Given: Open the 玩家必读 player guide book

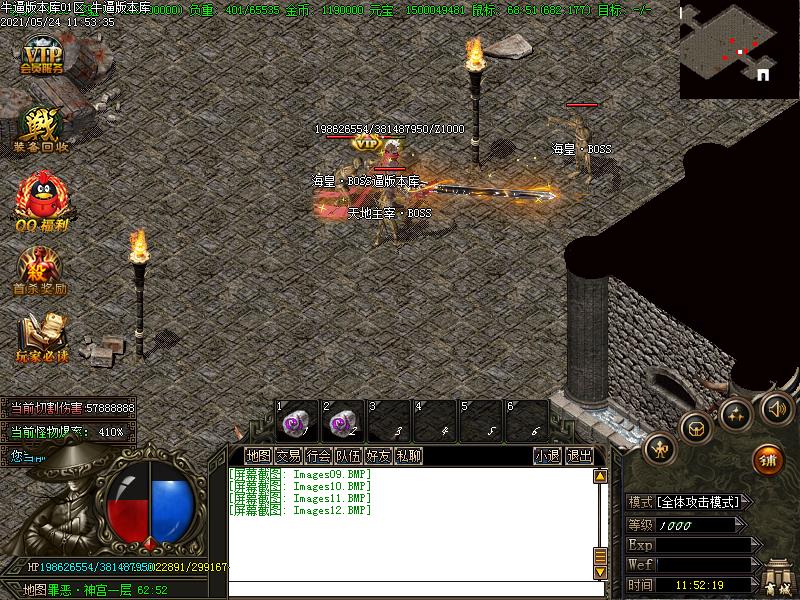Looking at the screenshot, I should (x=41, y=339).
